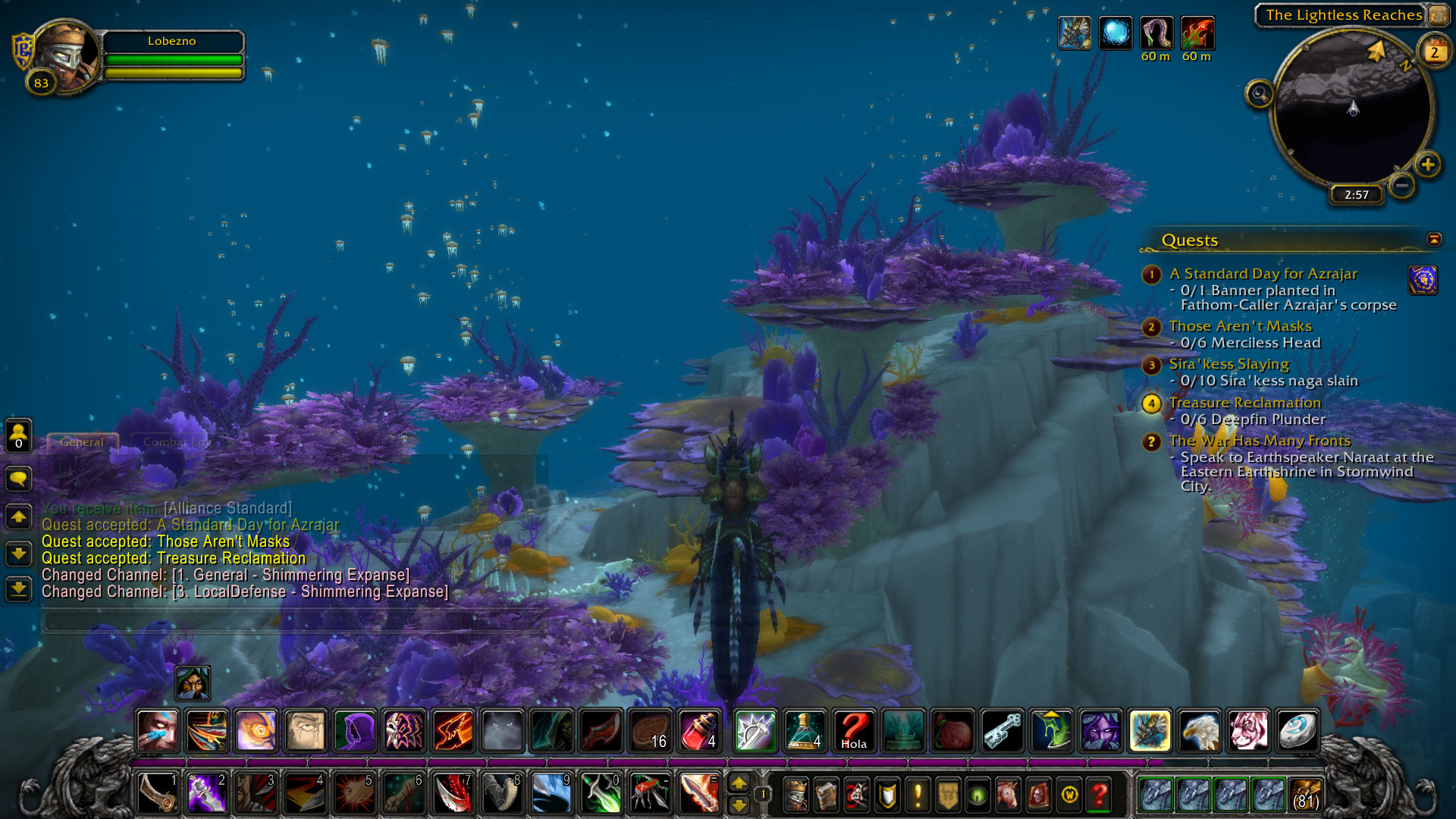This screenshot has height=819, width=1456.
Task: Use the Alliance Standard quest item icon
Action: 1423,281
